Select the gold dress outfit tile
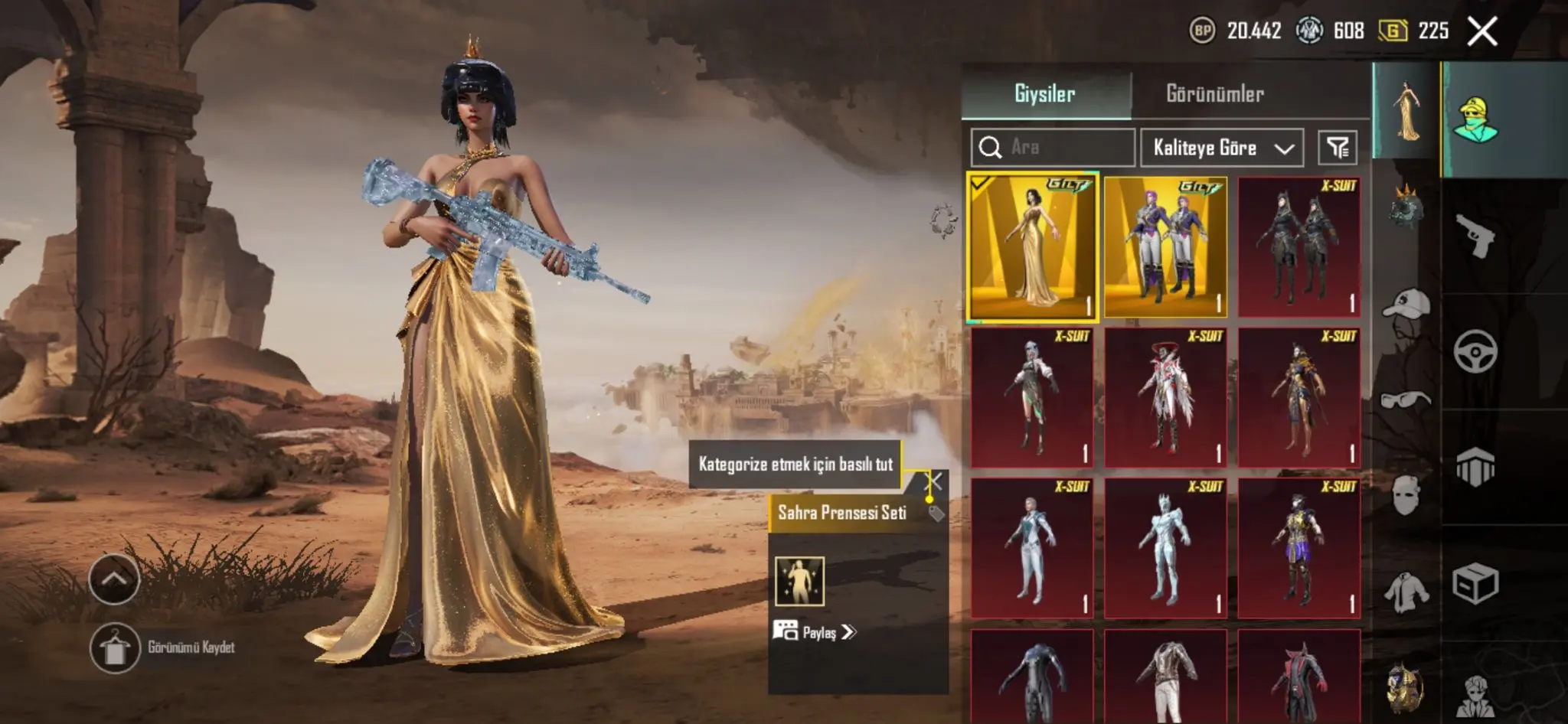 (x=1032, y=246)
